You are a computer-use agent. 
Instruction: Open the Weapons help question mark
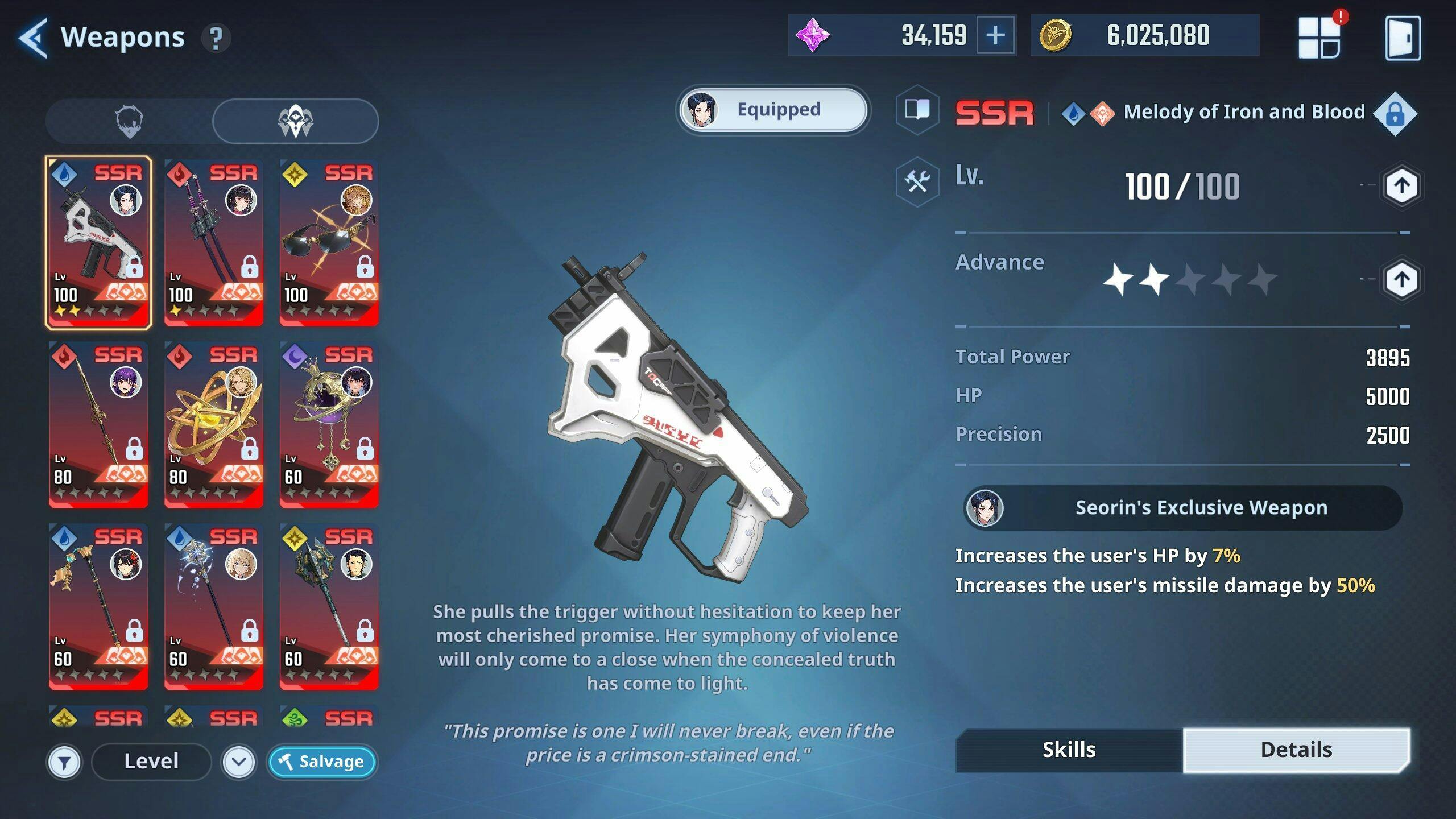pos(216,39)
